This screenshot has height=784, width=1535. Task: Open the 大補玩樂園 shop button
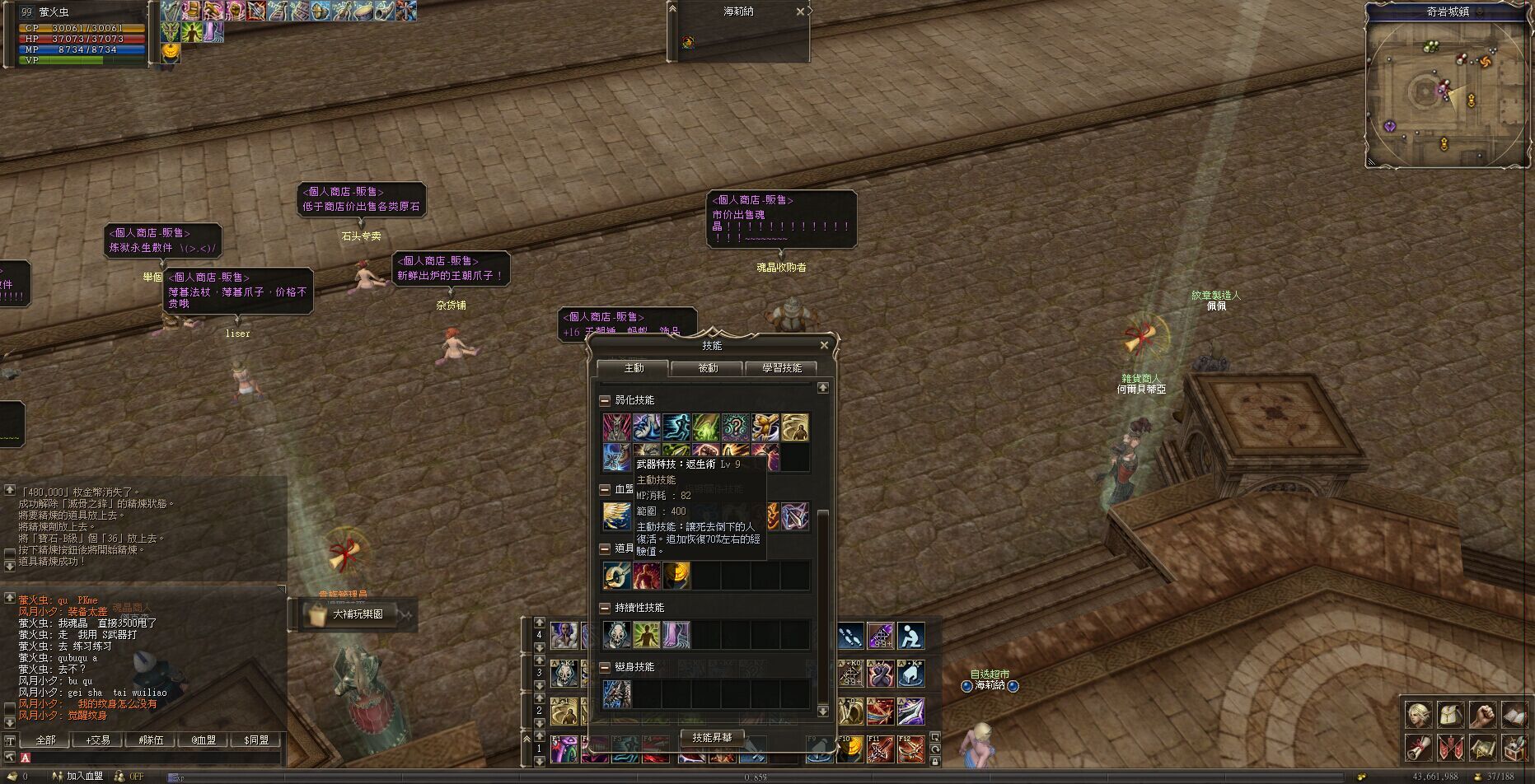[355, 614]
